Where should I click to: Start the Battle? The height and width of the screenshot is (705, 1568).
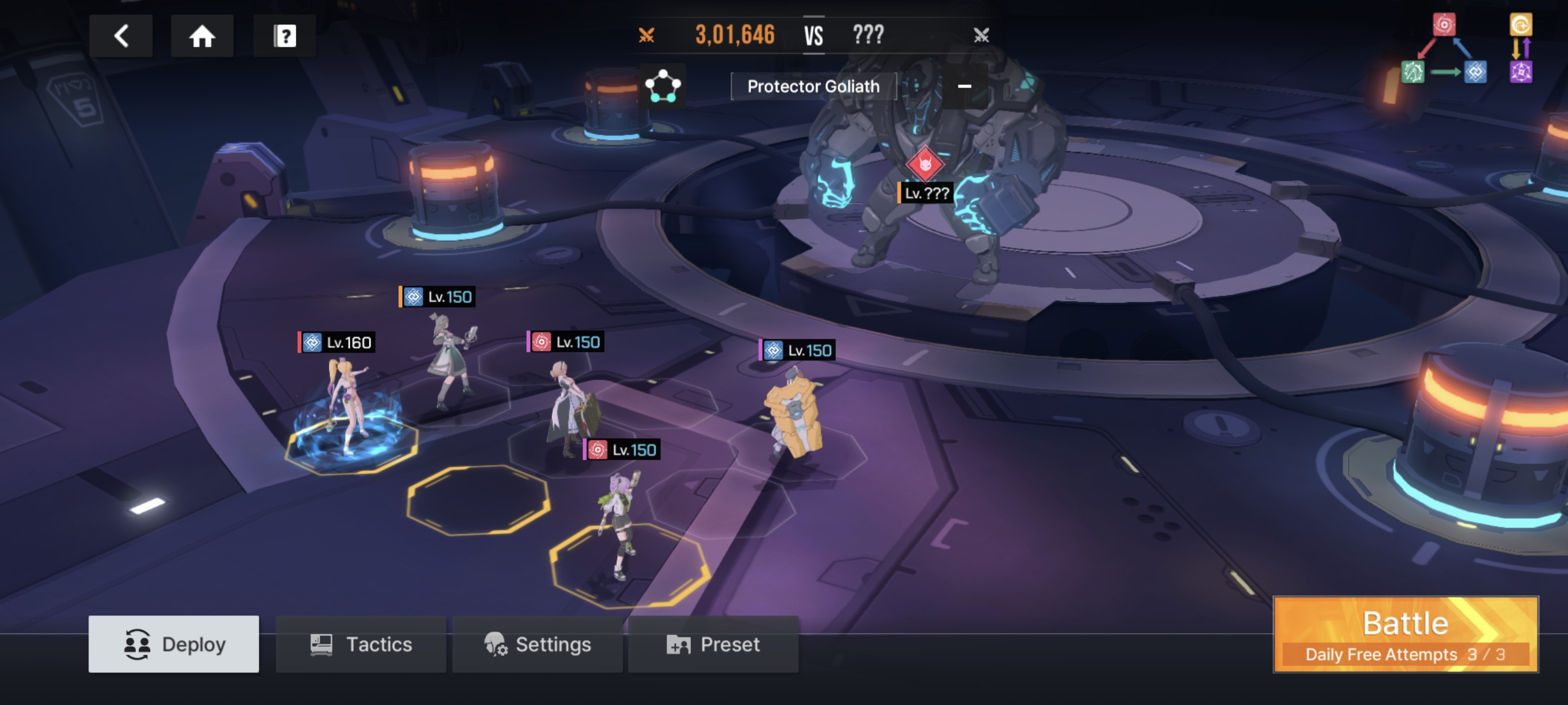[1405, 634]
